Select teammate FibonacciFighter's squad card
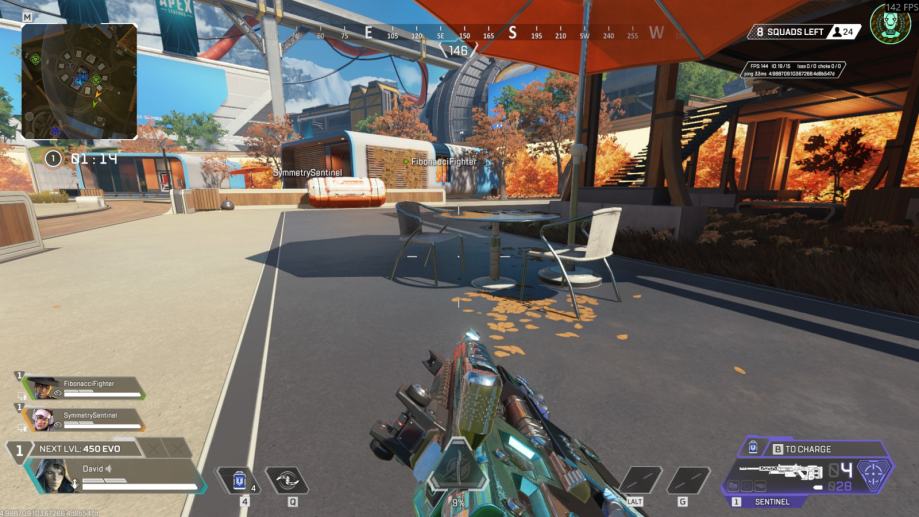The image size is (919, 517). (x=78, y=388)
